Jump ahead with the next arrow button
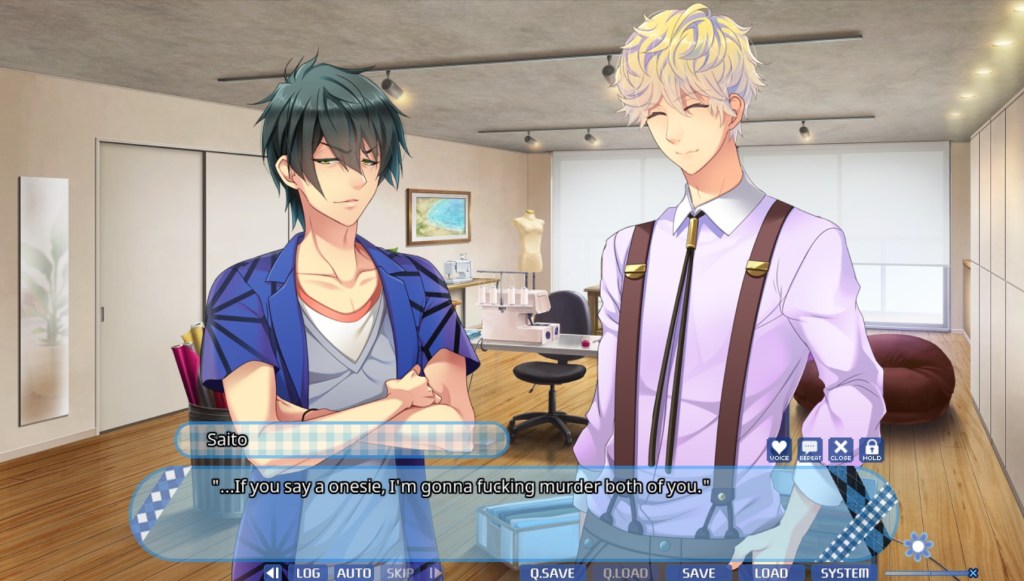This screenshot has width=1024, height=581. (434, 573)
